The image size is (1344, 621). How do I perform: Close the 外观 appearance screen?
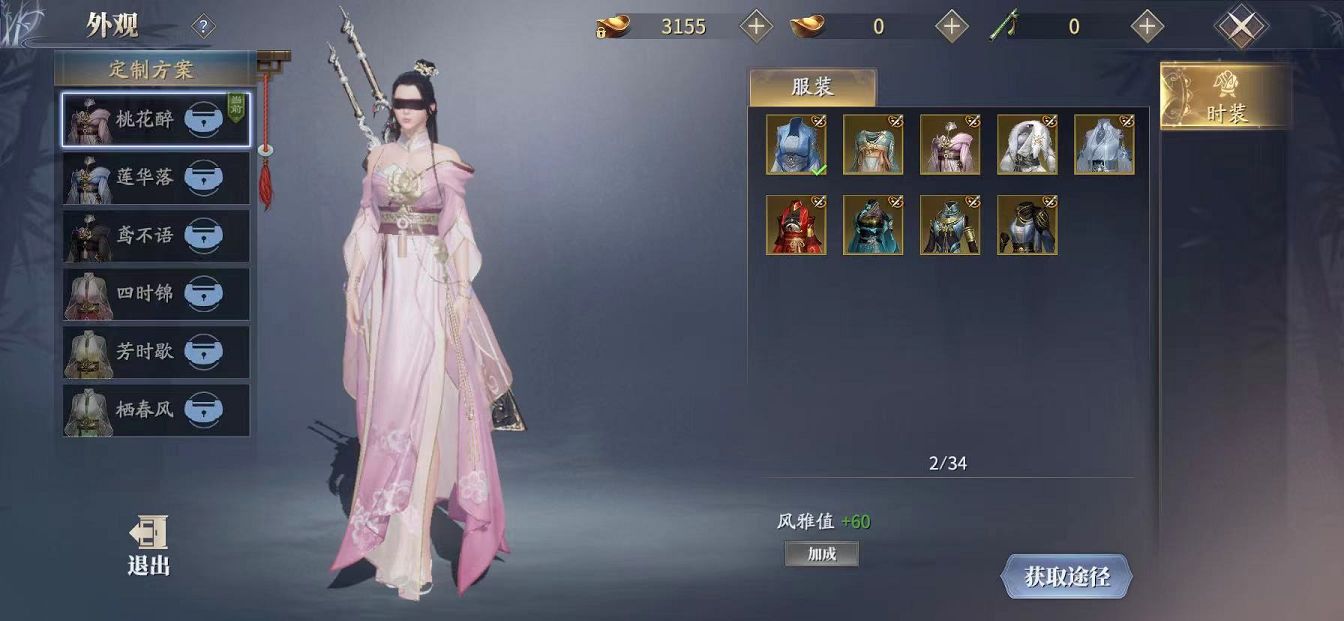(x=1240, y=27)
